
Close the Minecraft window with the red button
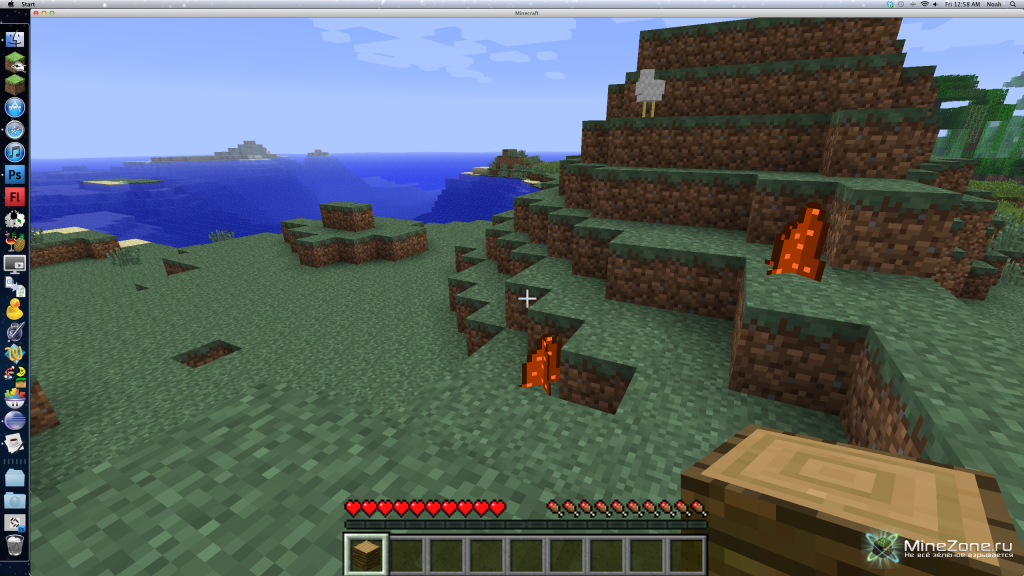(x=36, y=15)
